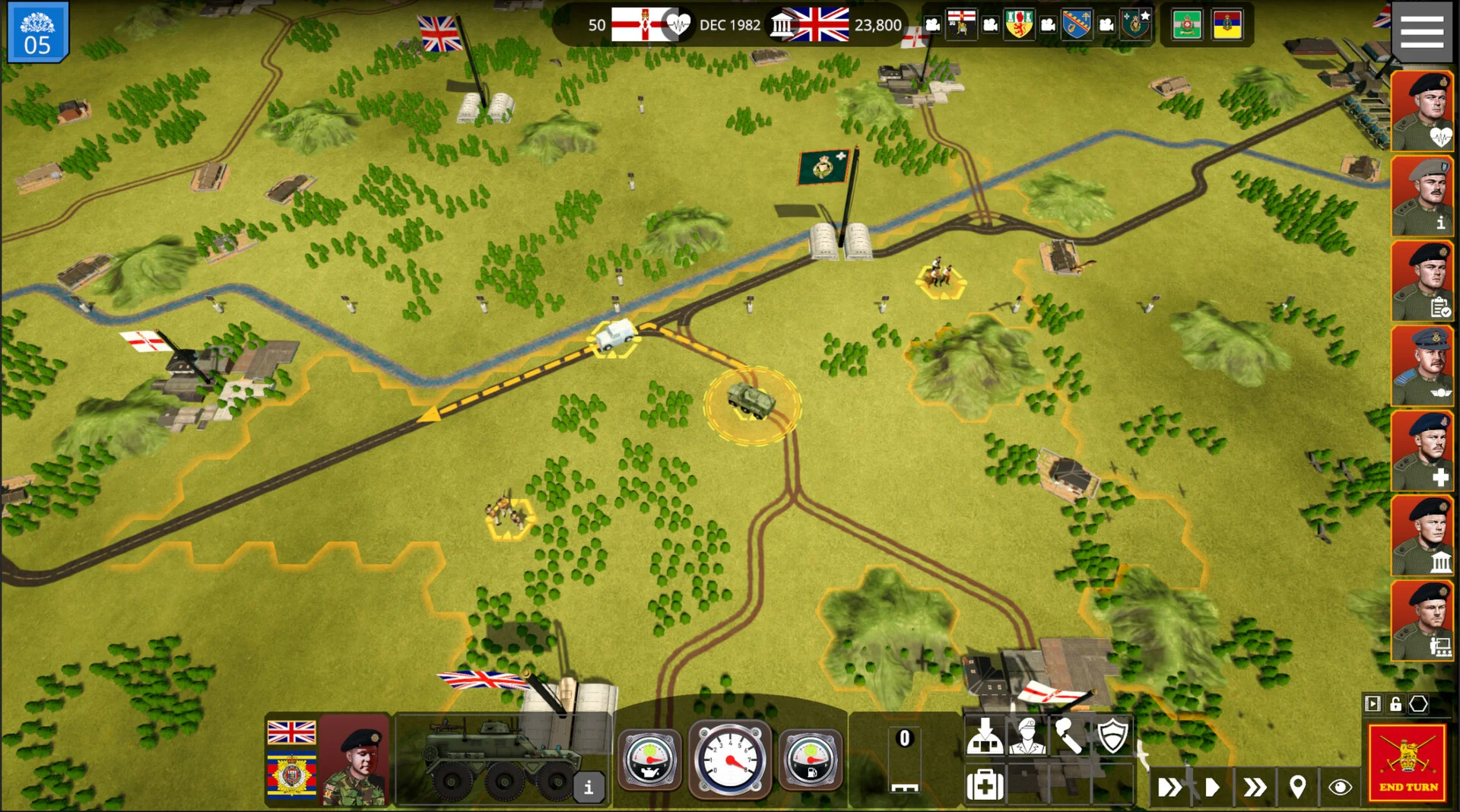This screenshot has width=1460, height=812.
Task: Click the map location pin button
Action: [x=1297, y=787]
